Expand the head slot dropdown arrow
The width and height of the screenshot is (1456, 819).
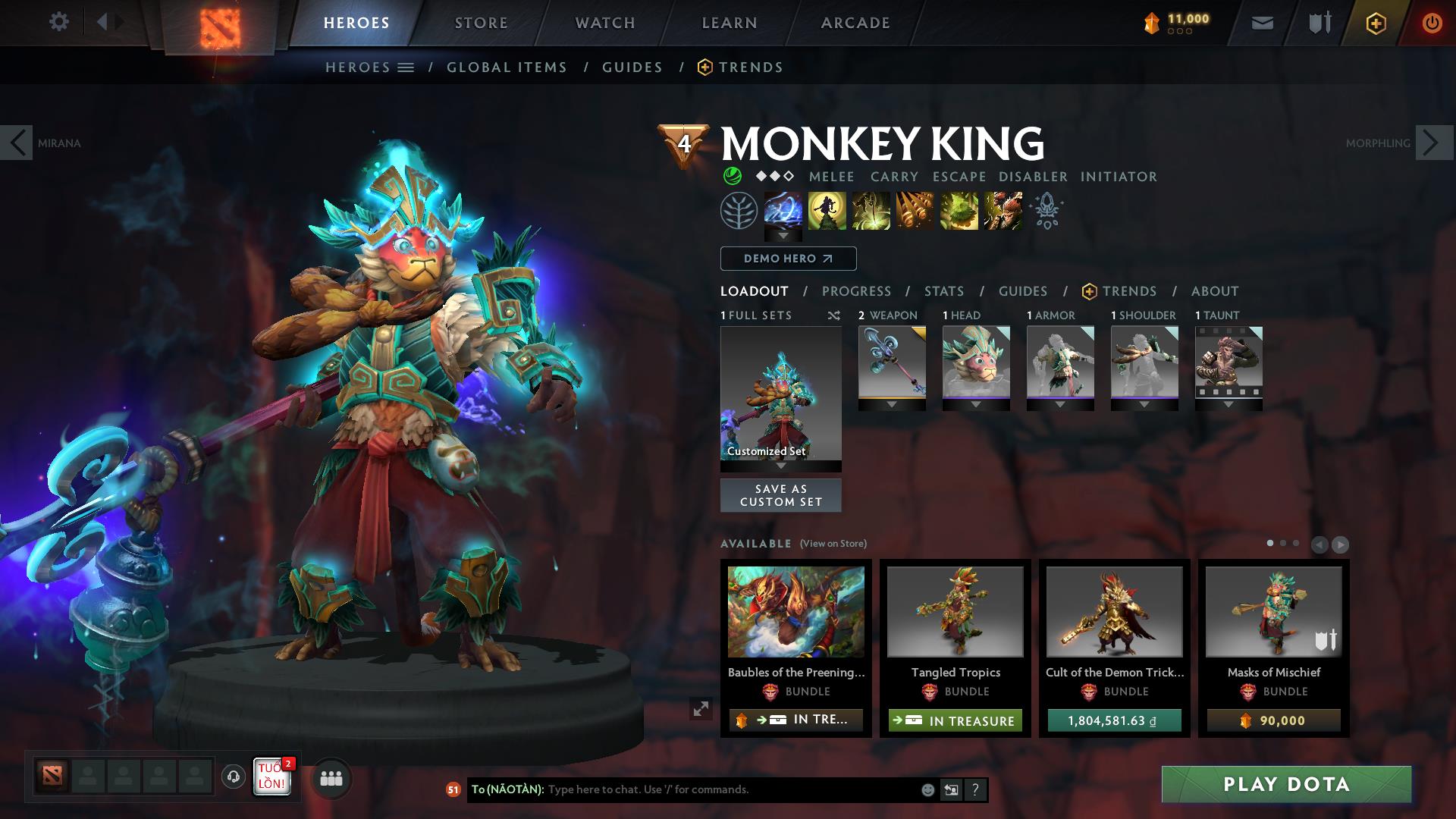tap(976, 404)
